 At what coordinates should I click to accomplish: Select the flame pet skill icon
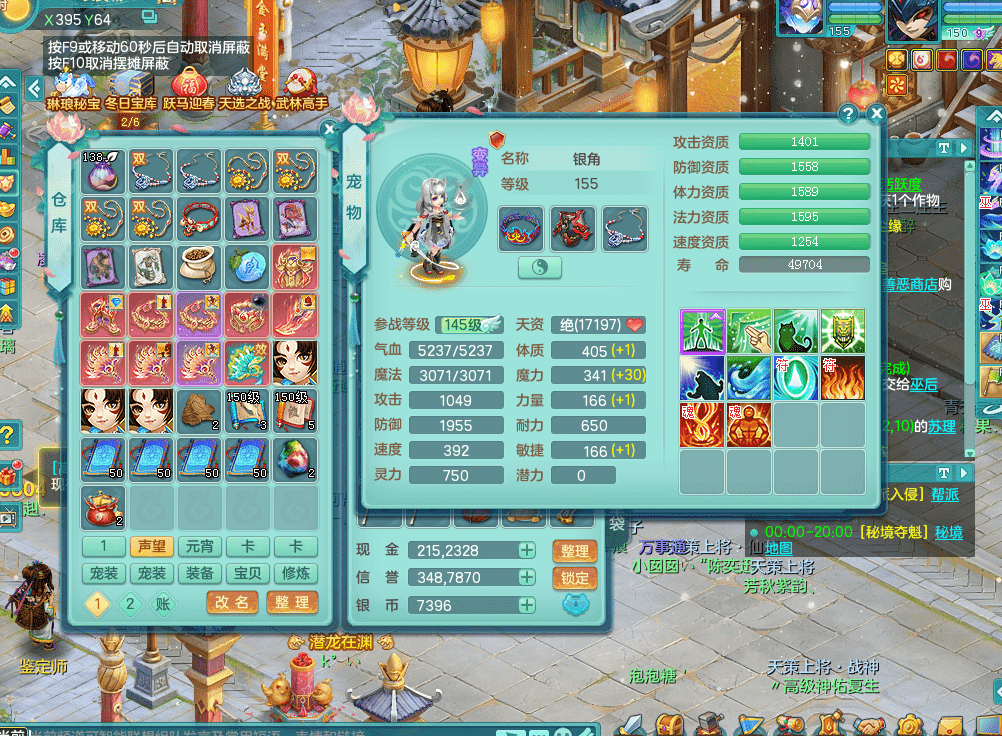pyautogui.click(x=842, y=378)
